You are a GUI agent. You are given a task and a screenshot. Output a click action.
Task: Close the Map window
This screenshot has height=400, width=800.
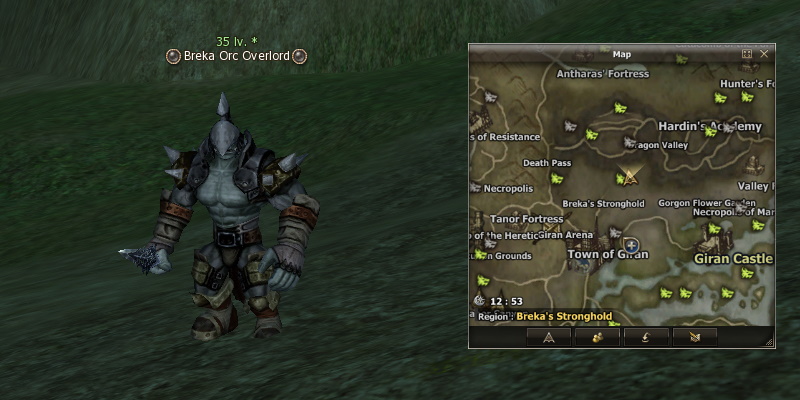764,54
